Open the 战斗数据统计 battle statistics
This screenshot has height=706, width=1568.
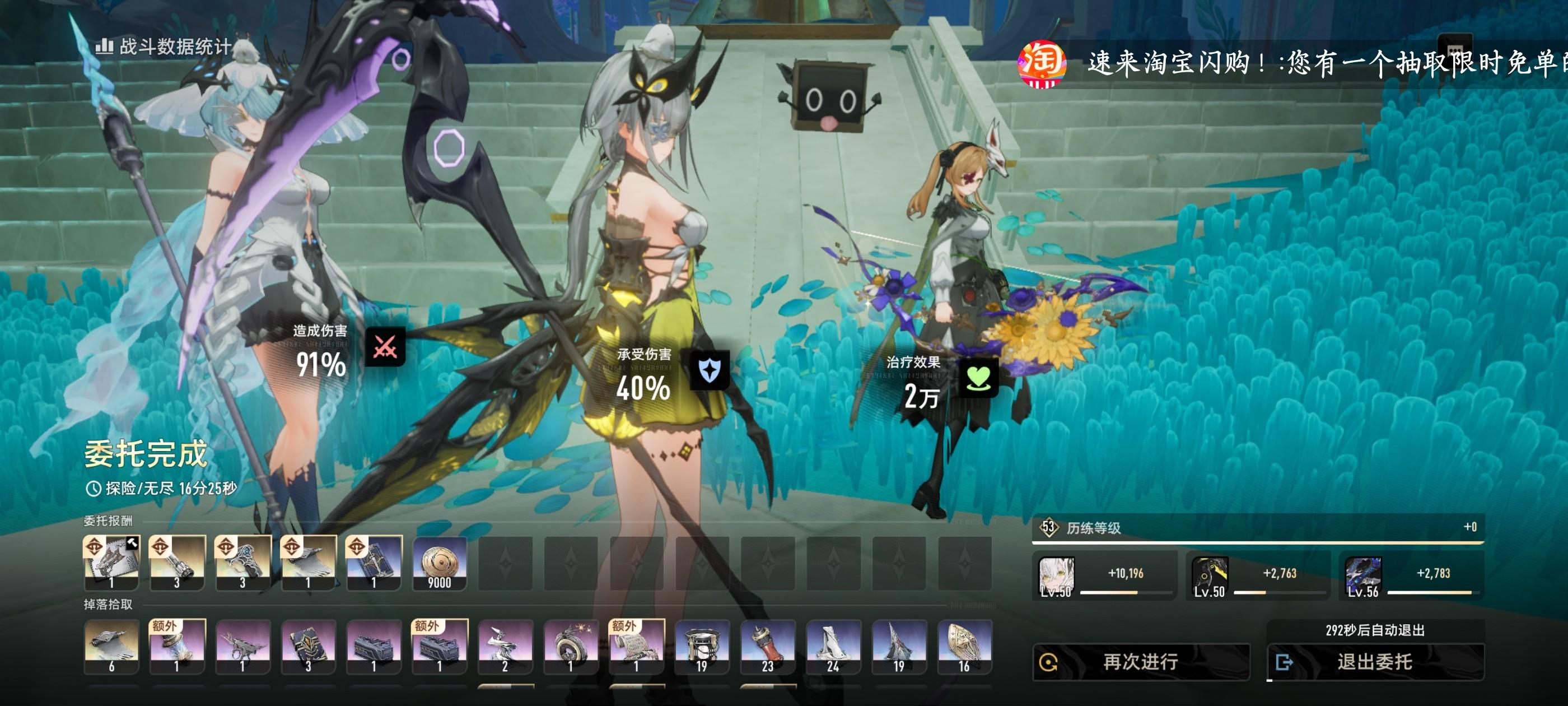click(x=164, y=47)
